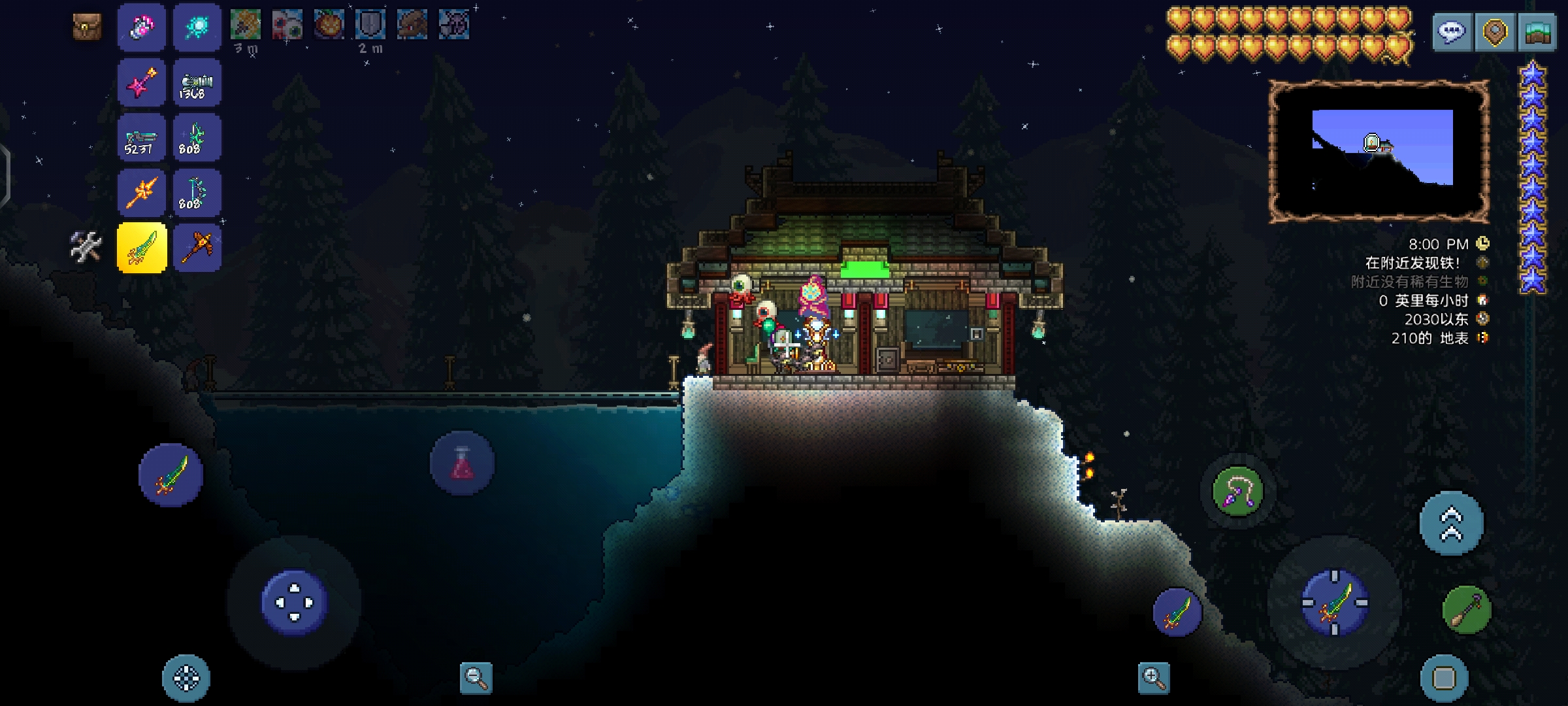Zoom out with the minus magnifier
This screenshot has height=706, width=1568.
pyautogui.click(x=476, y=678)
